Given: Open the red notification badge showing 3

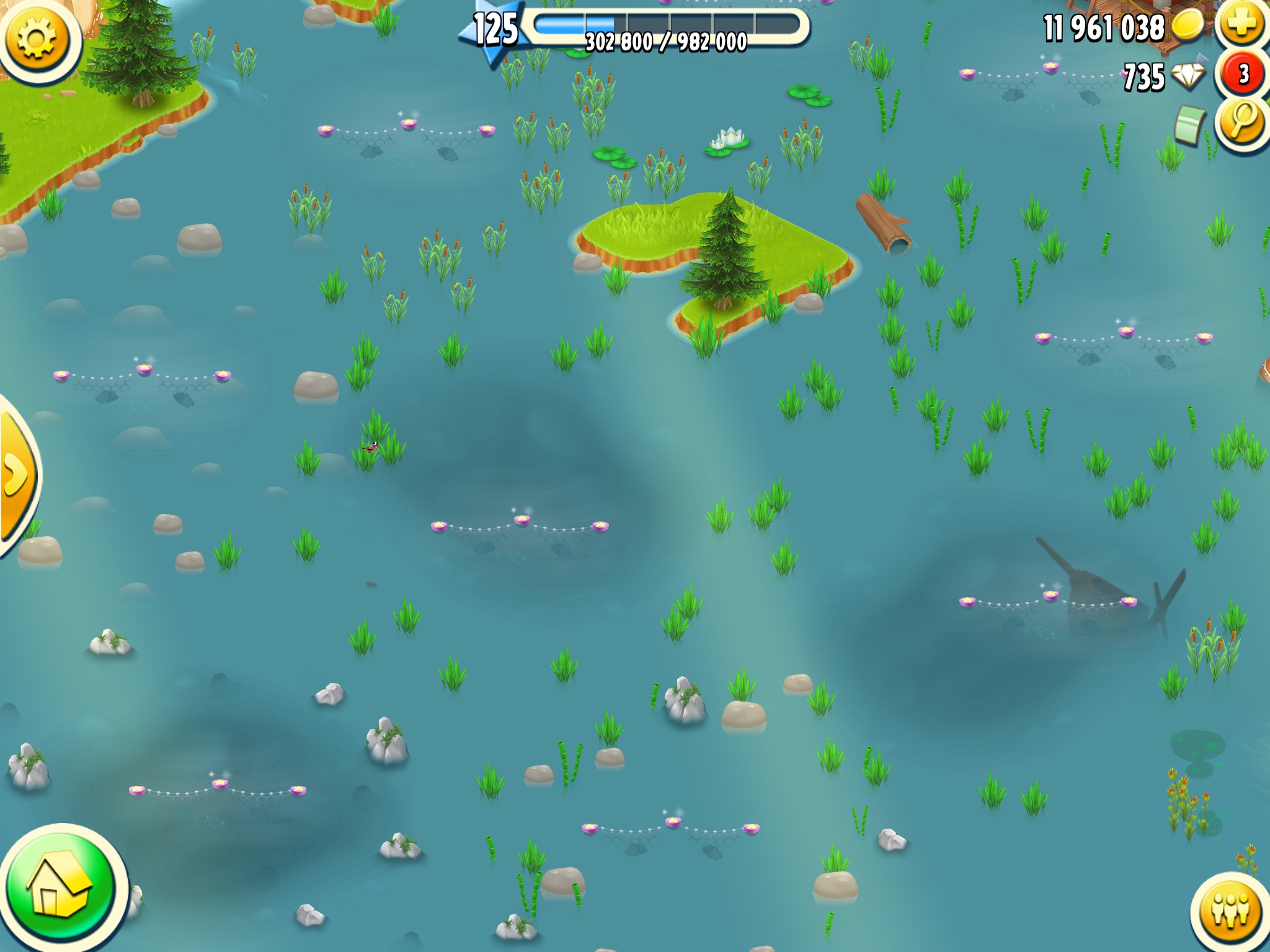Looking at the screenshot, I should (1243, 74).
